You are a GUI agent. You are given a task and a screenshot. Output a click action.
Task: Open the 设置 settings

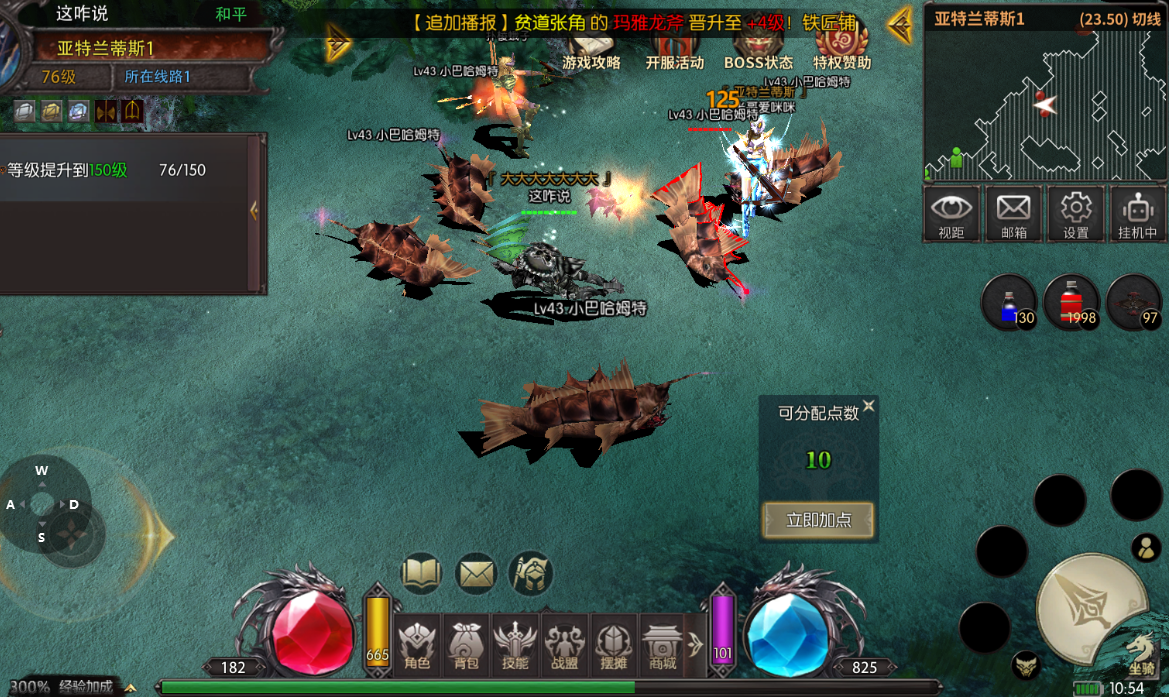1075,214
